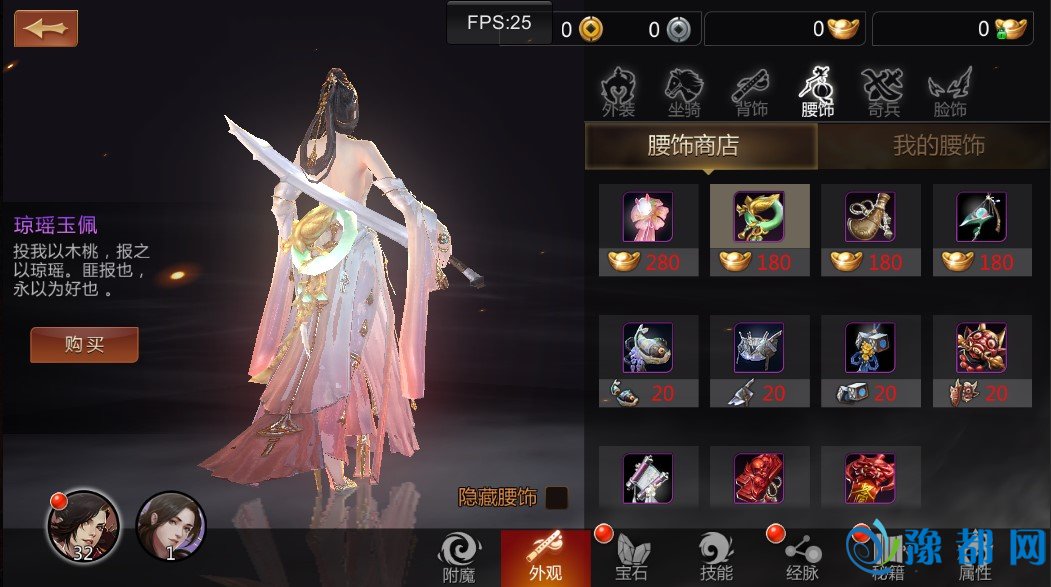This screenshot has width=1051, height=587.
Task: Select the 腰饰商店 shop tab
Action: [700, 146]
